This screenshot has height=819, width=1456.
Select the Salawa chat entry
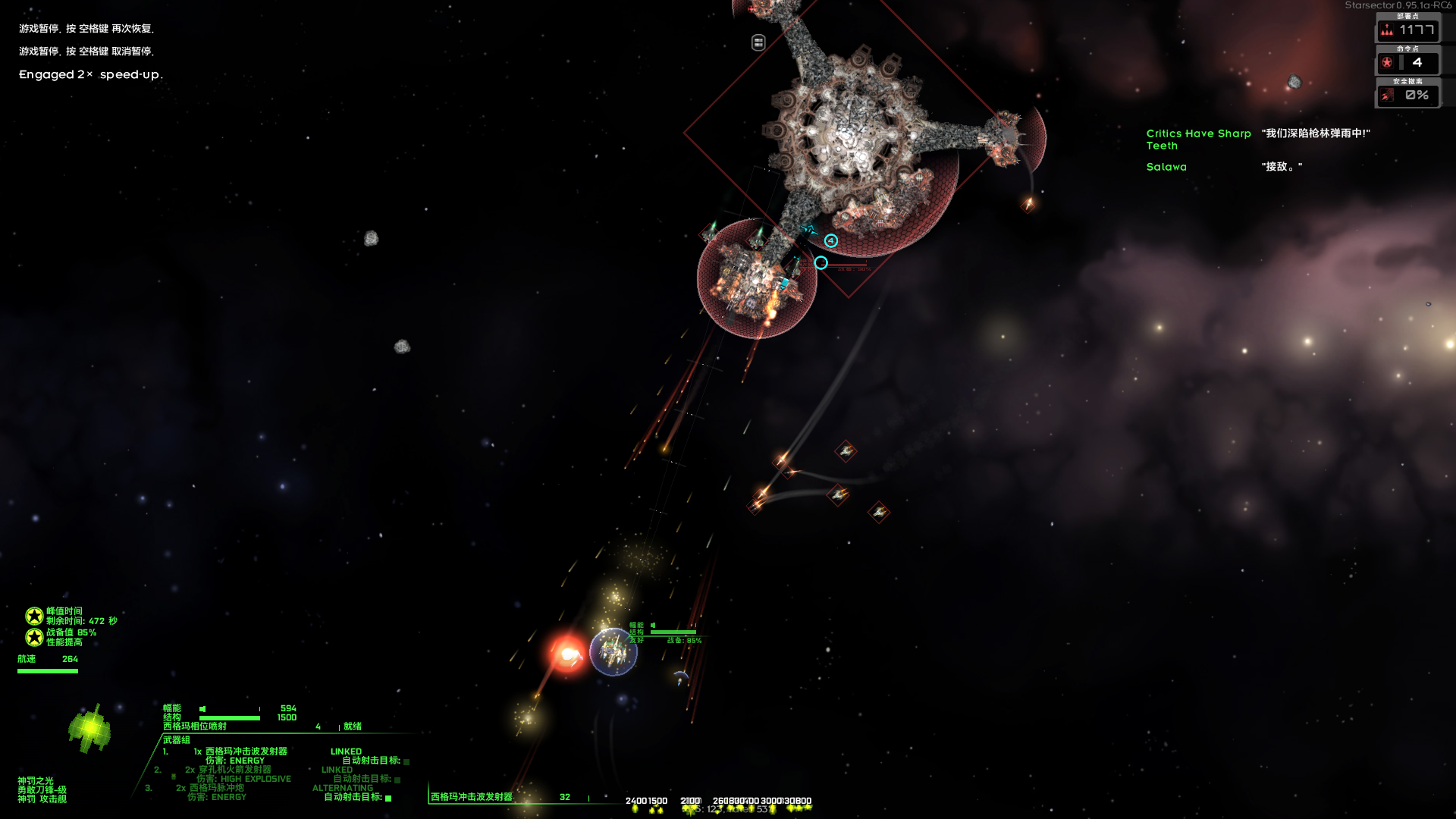click(x=1166, y=166)
